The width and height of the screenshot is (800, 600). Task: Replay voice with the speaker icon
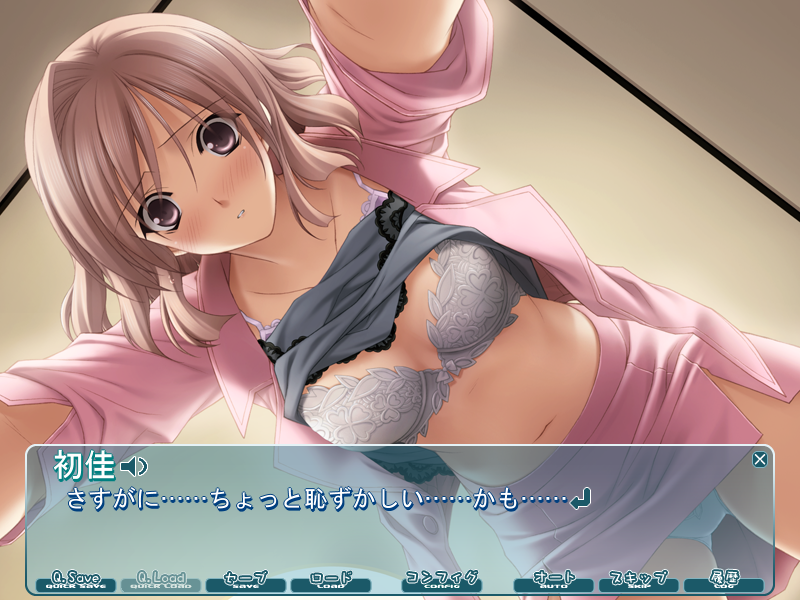tap(134, 466)
